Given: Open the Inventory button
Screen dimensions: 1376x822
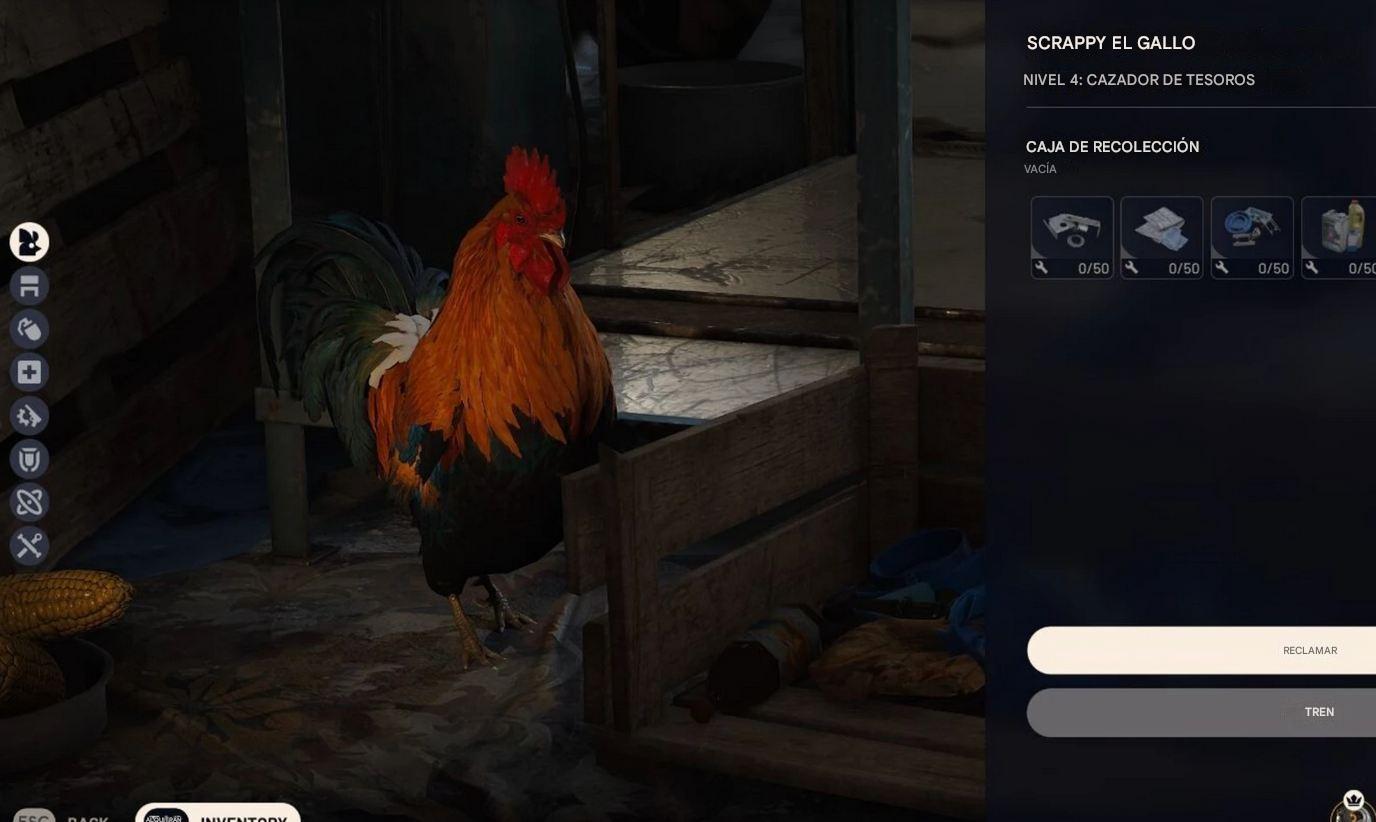Looking at the screenshot, I should coord(218,815).
